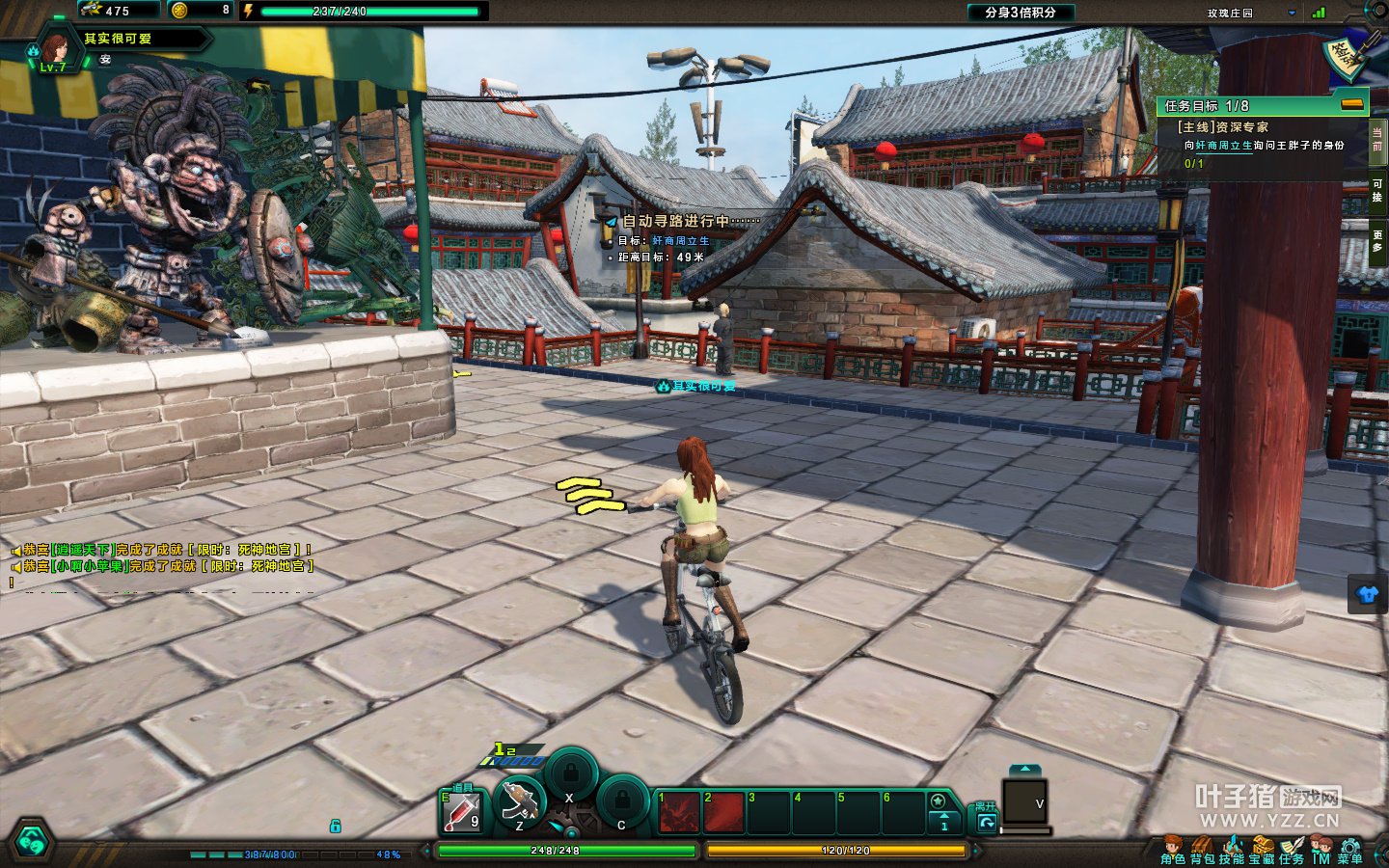Open the 背包 backpack inventory
The width and height of the screenshot is (1389, 868).
tap(1202, 851)
